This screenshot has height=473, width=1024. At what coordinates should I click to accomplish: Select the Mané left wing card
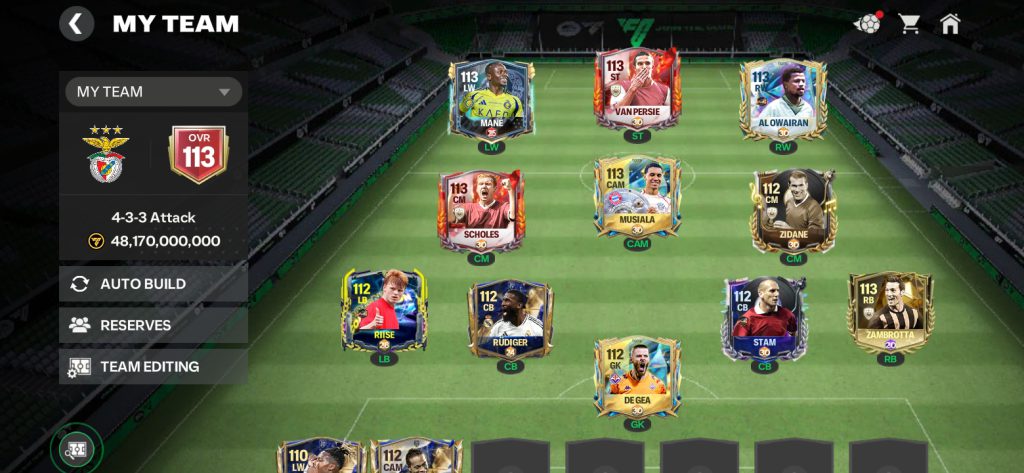pyautogui.click(x=491, y=98)
